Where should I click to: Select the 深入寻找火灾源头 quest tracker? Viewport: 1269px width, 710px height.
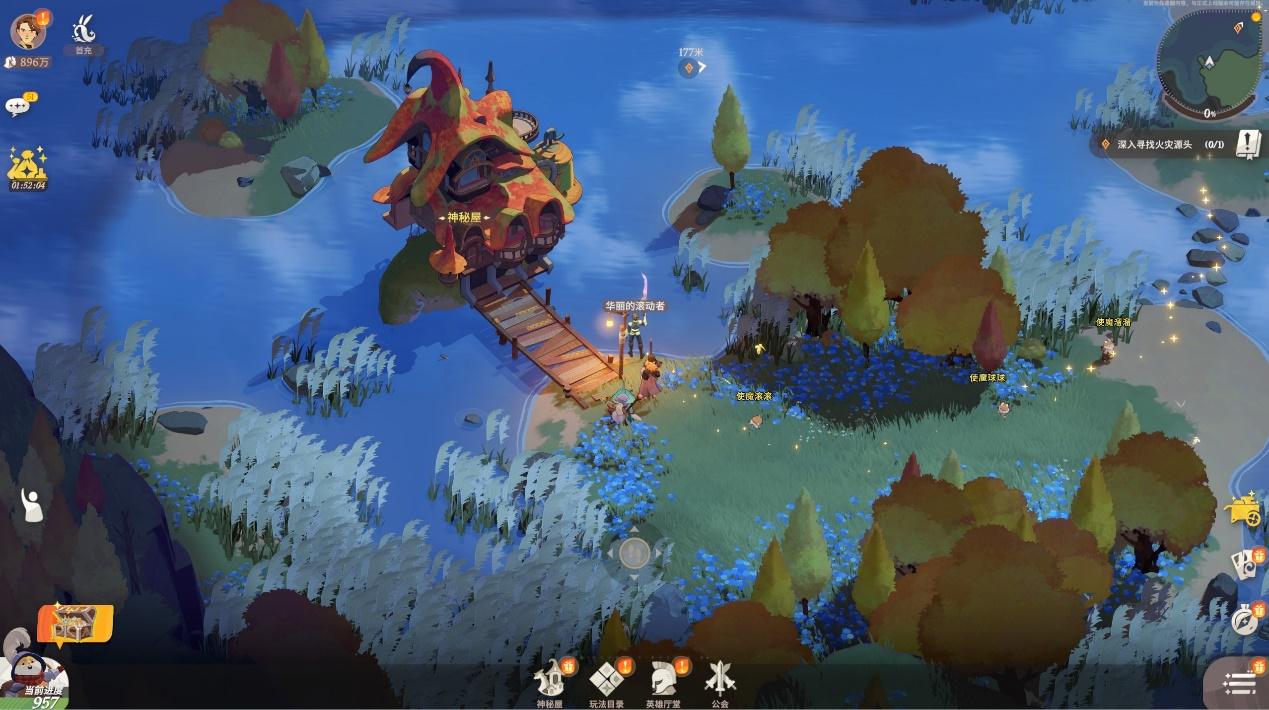(1160, 144)
